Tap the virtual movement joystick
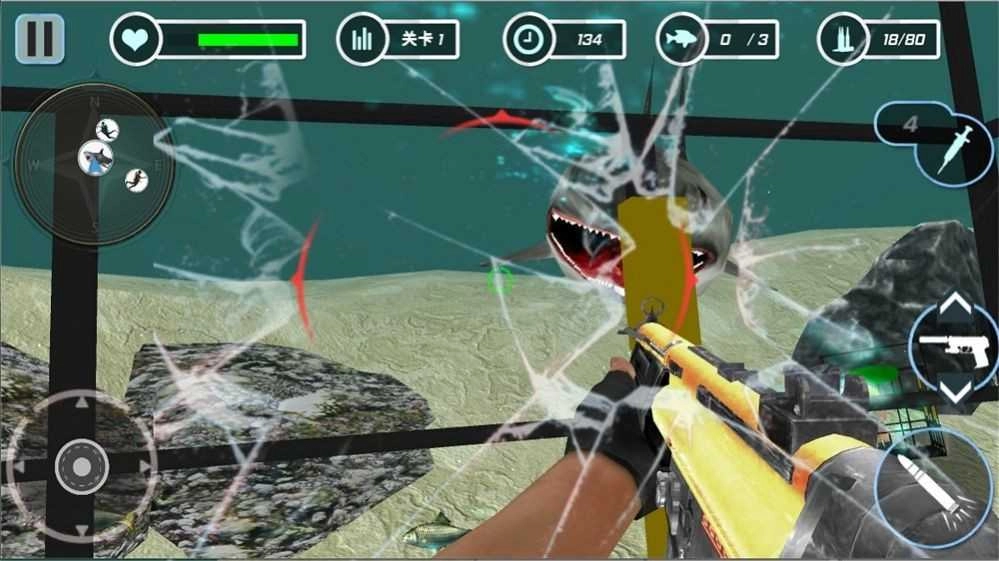The image size is (999, 561). (x=81, y=466)
